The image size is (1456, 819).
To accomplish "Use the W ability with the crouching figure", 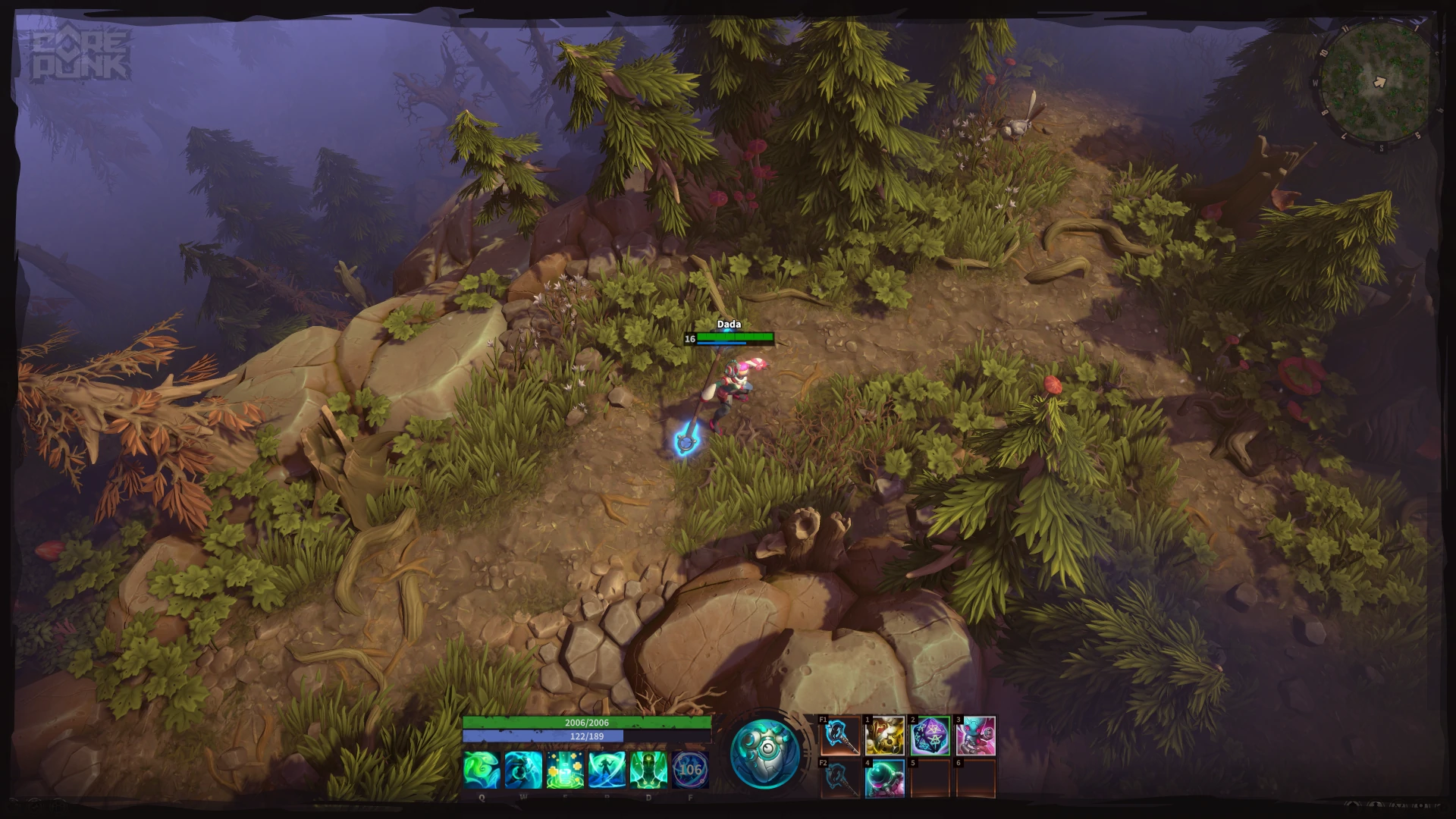I will 523,770.
